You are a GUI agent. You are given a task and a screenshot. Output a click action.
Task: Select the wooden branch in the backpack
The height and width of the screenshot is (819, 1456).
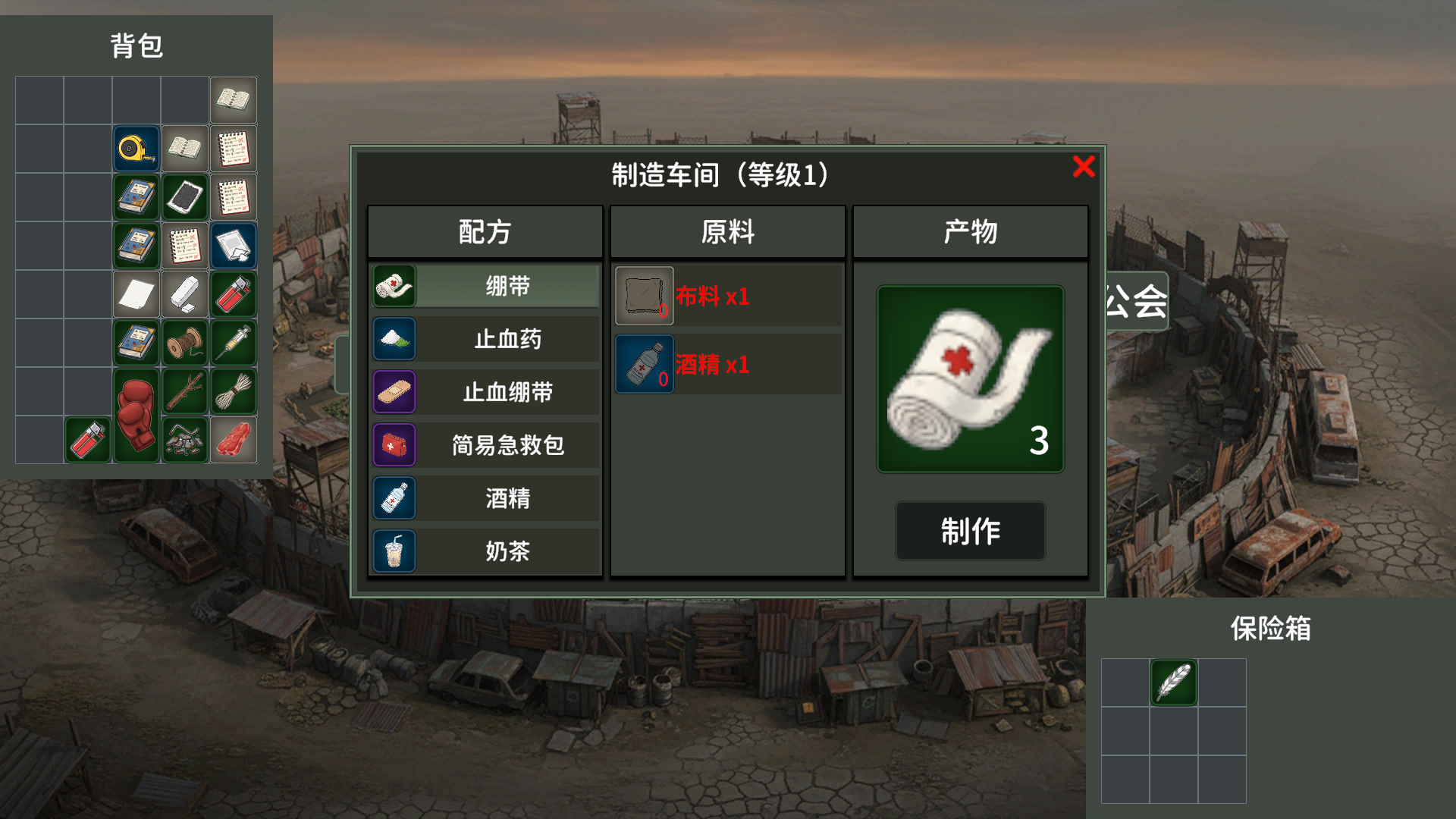pos(184,391)
